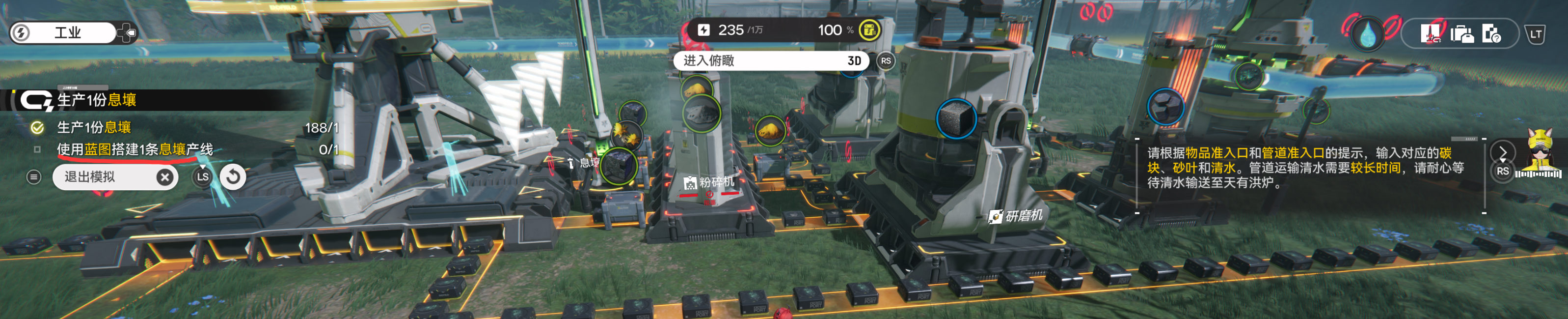Select the 生产1份息壤 quest tracker header
This screenshot has height=319, width=1568.
coord(97,100)
